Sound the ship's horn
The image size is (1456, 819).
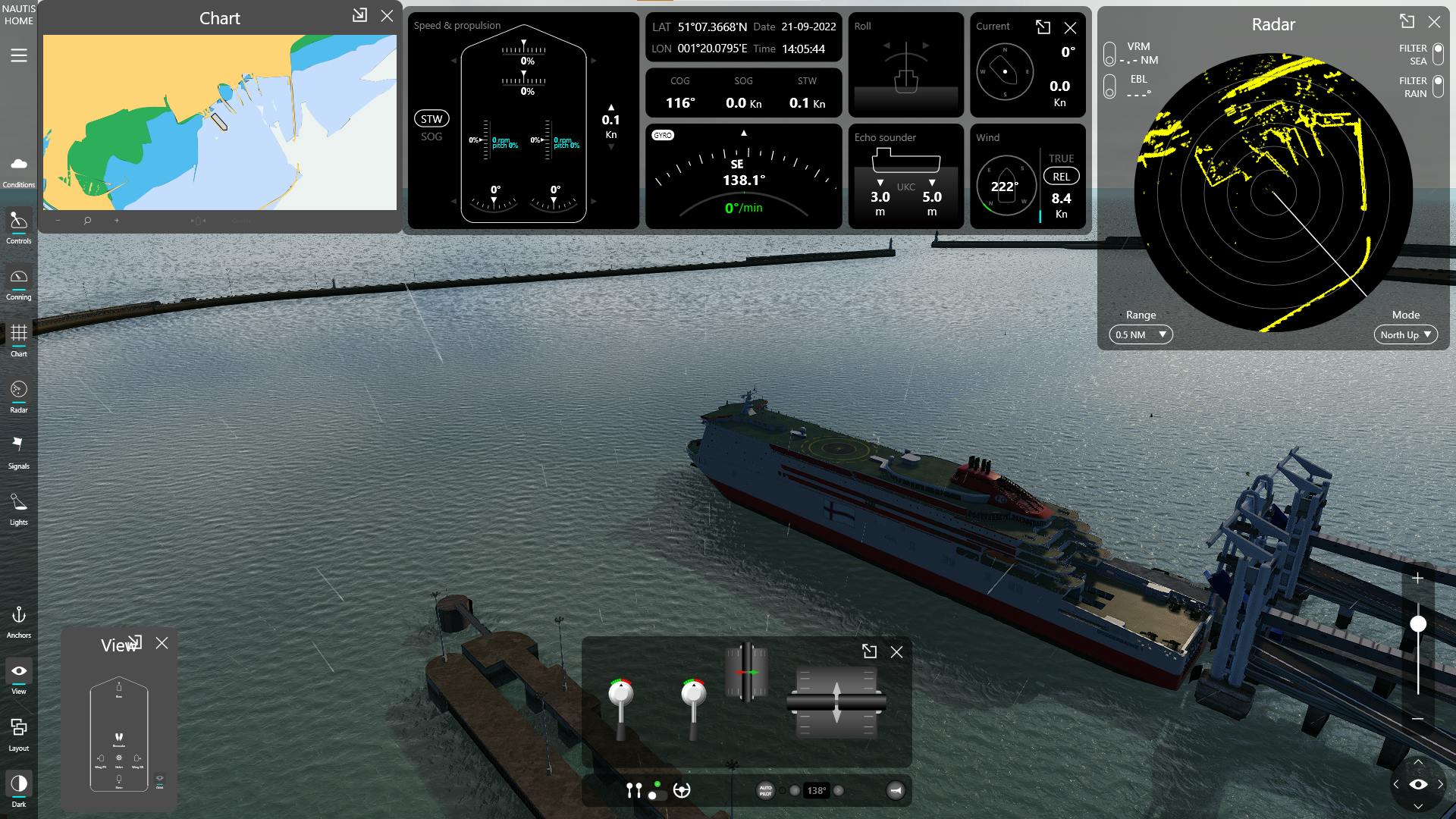pos(896,791)
